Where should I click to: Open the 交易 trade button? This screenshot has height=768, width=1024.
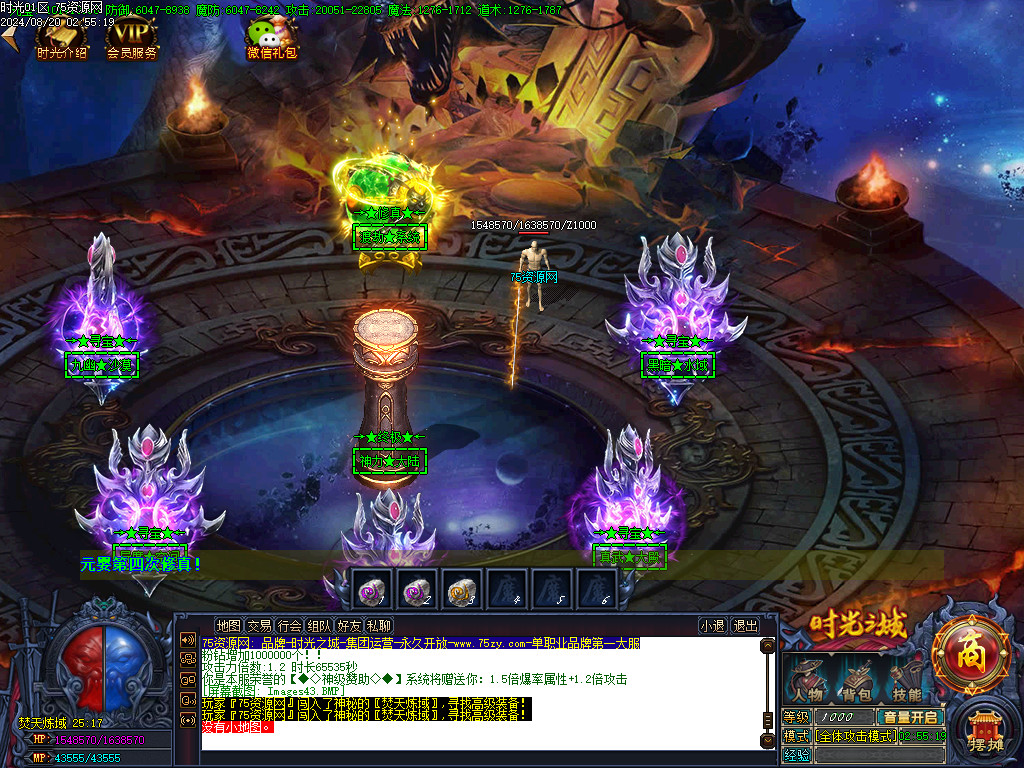pyautogui.click(x=259, y=625)
